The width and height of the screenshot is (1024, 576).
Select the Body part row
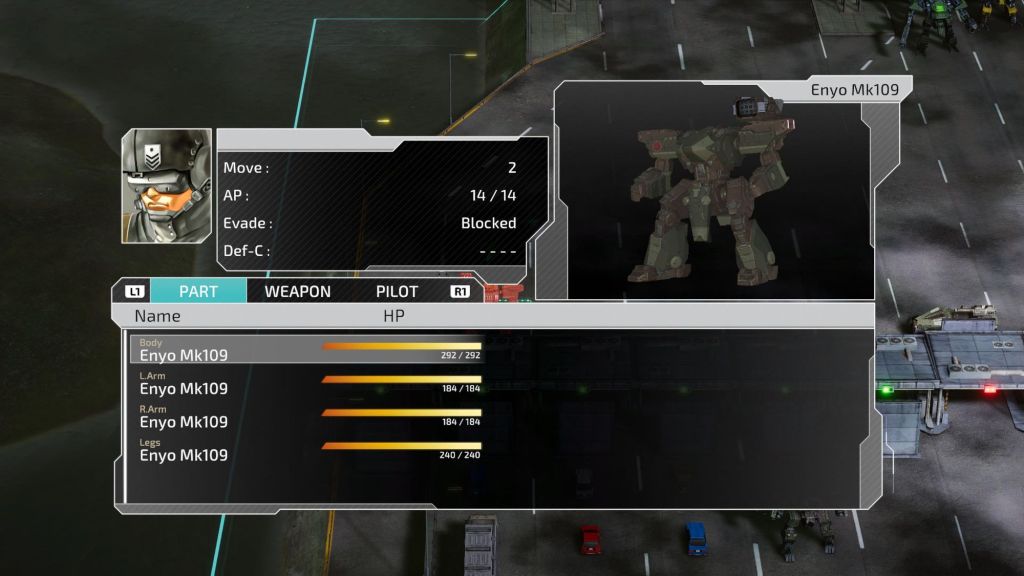click(x=306, y=349)
